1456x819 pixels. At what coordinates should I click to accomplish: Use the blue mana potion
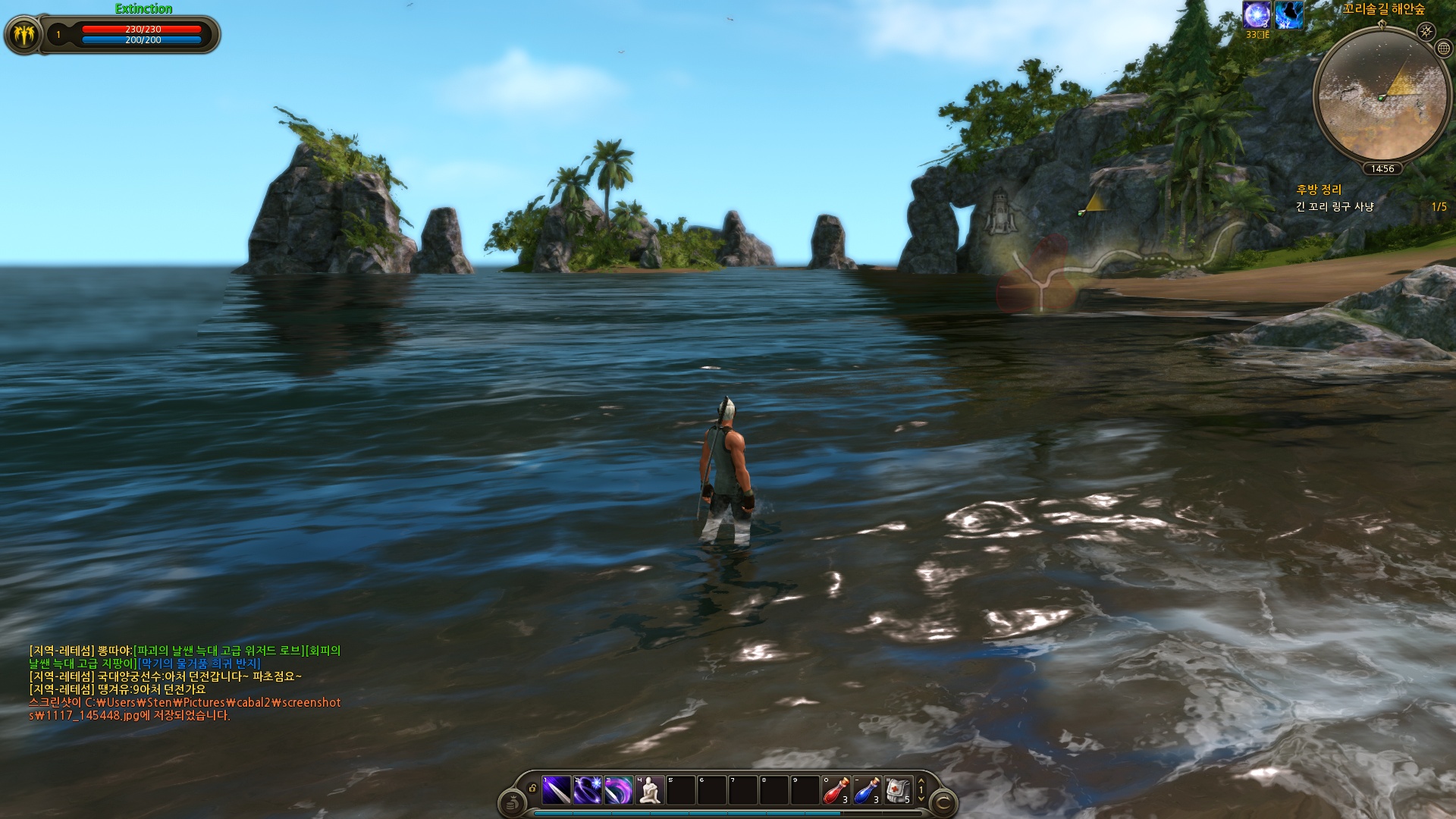pyautogui.click(x=868, y=791)
